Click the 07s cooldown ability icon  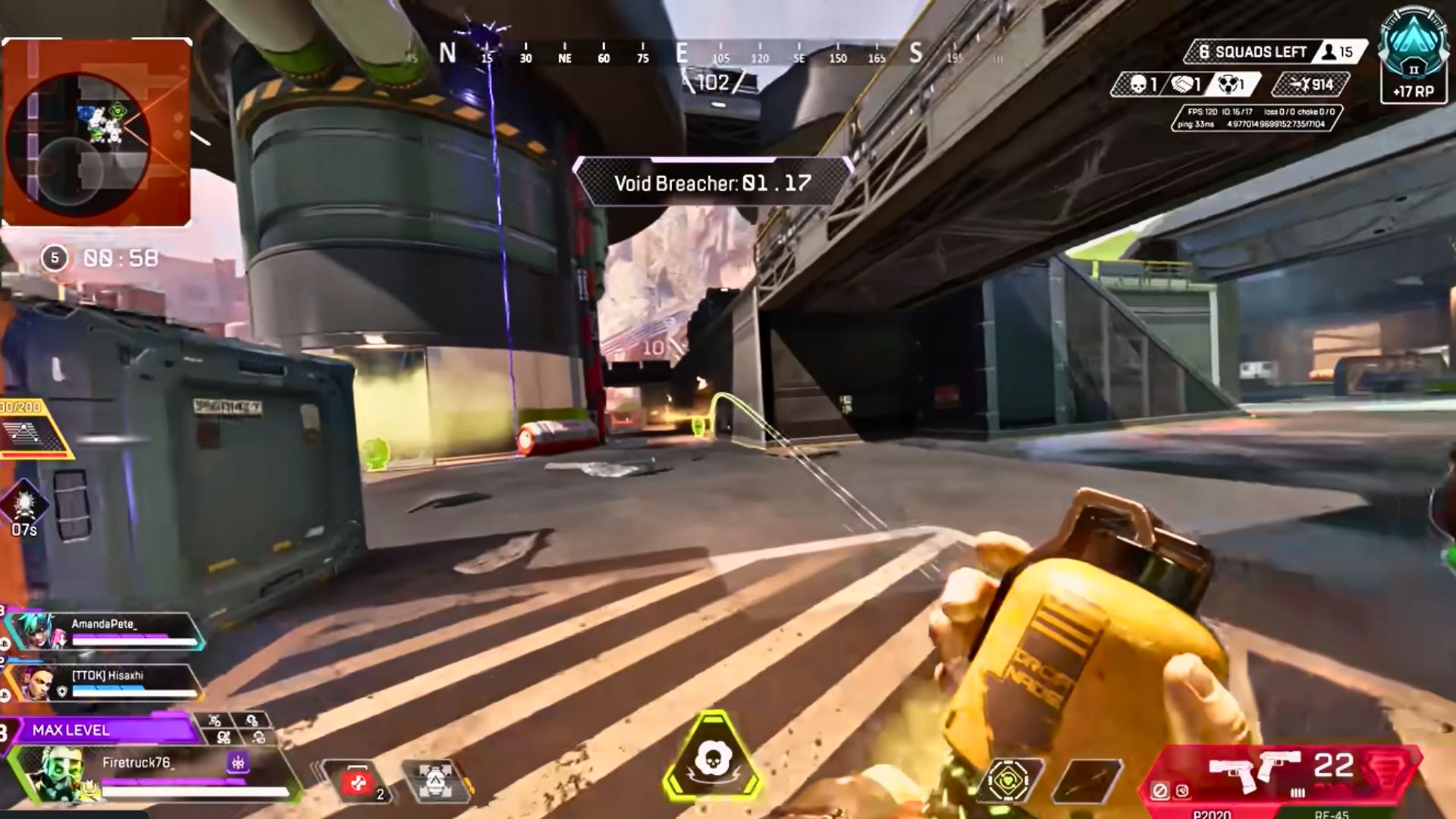pos(24,505)
